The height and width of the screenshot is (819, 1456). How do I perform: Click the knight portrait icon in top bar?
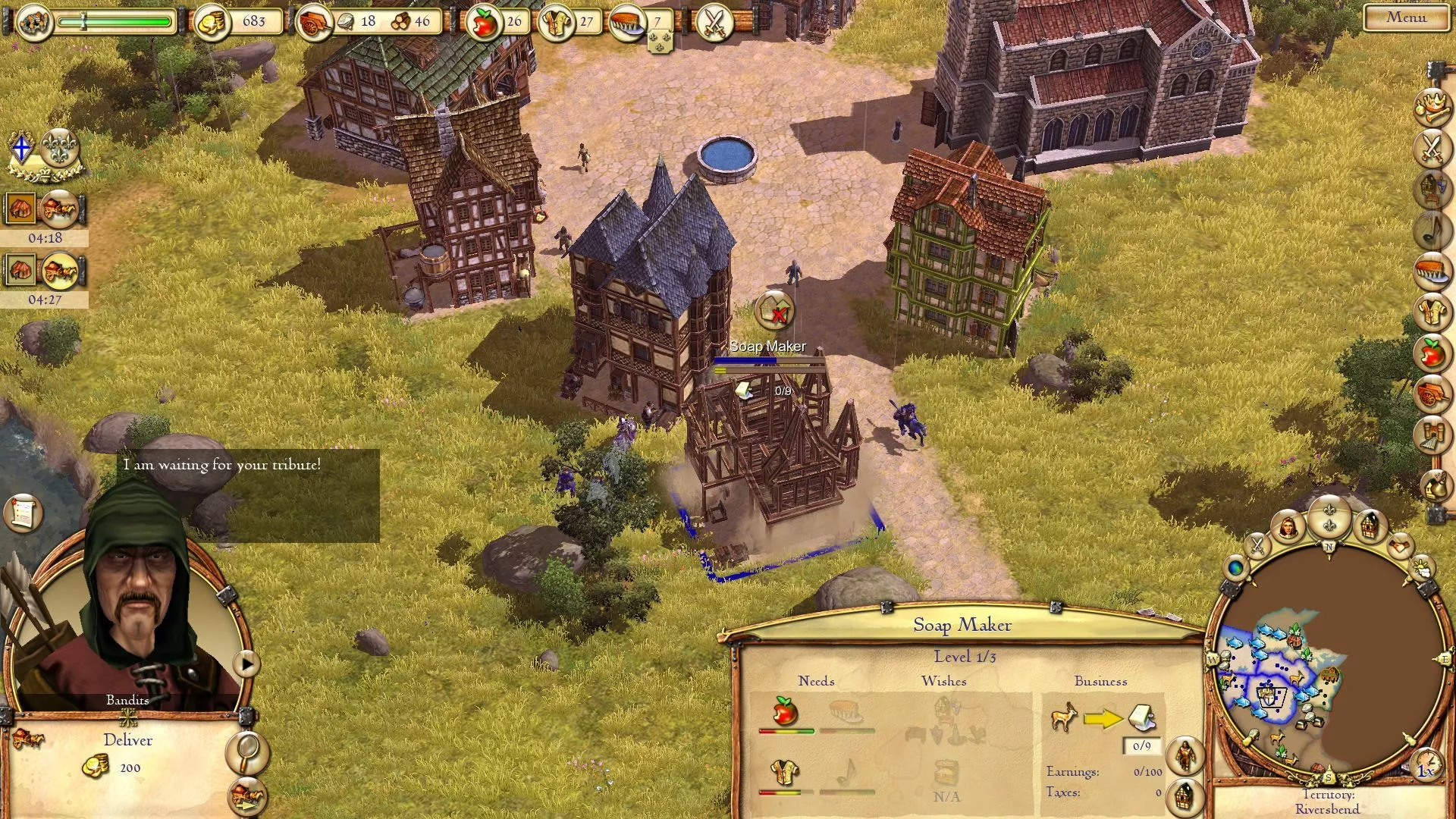coord(34,22)
